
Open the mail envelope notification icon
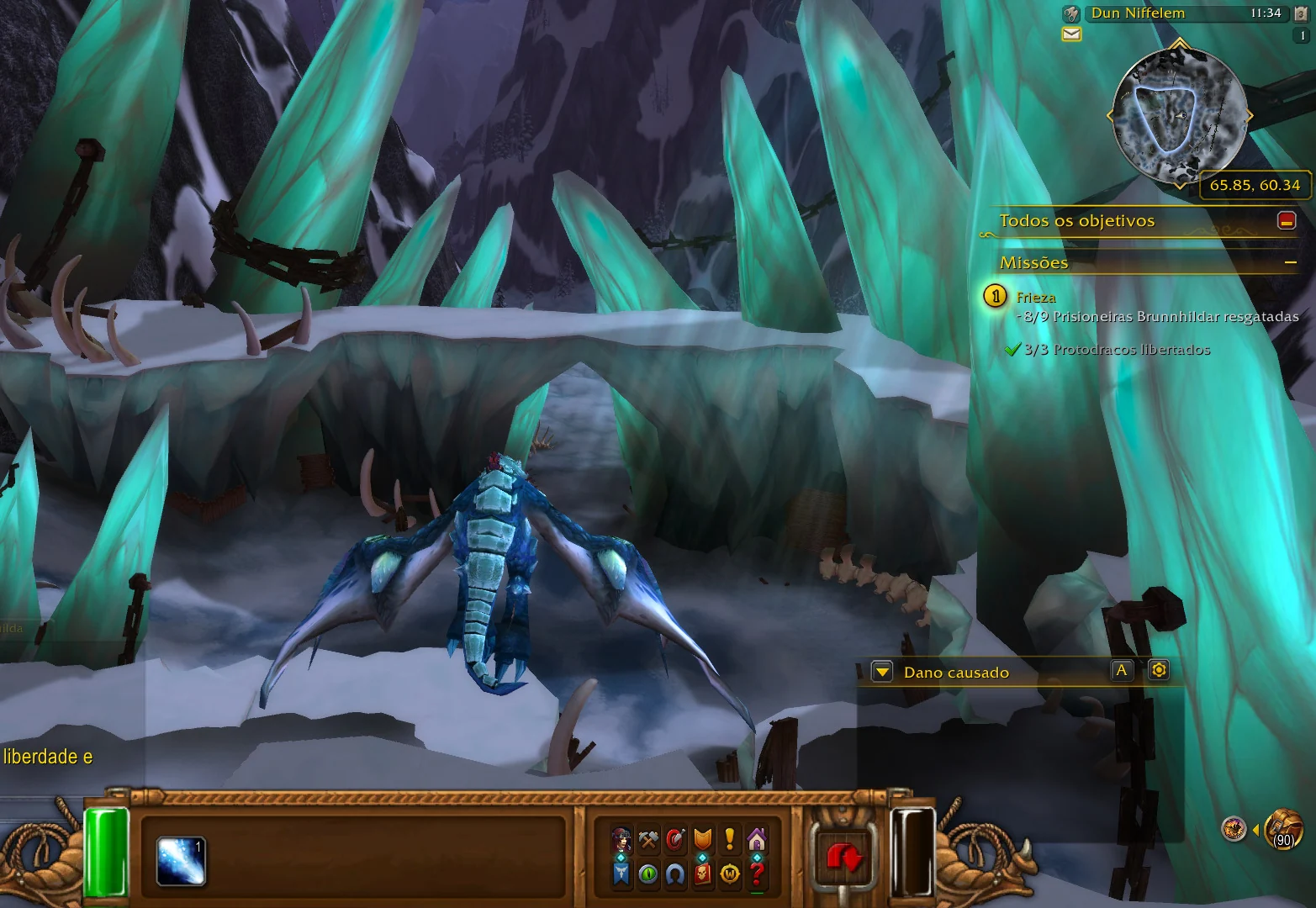tap(1071, 34)
